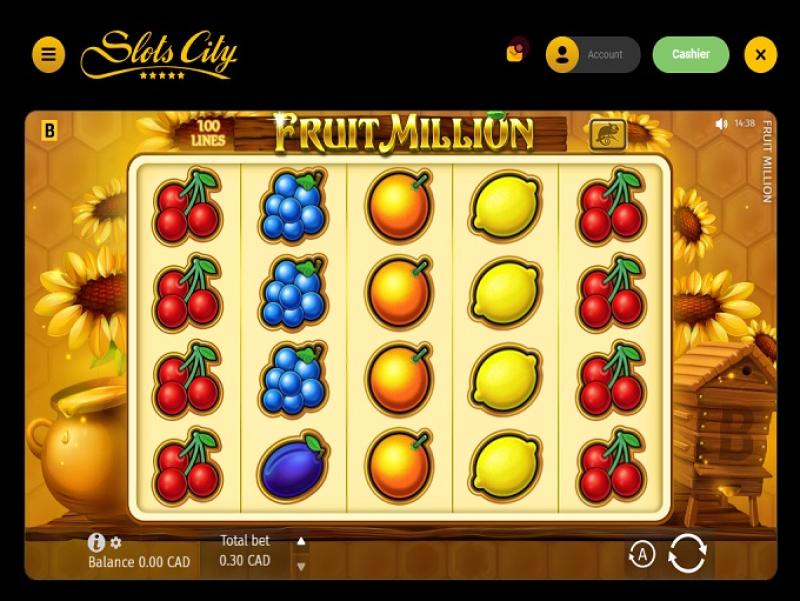The height and width of the screenshot is (601, 800).
Task: Open the Cashier page
Action: tap(691, 55)
